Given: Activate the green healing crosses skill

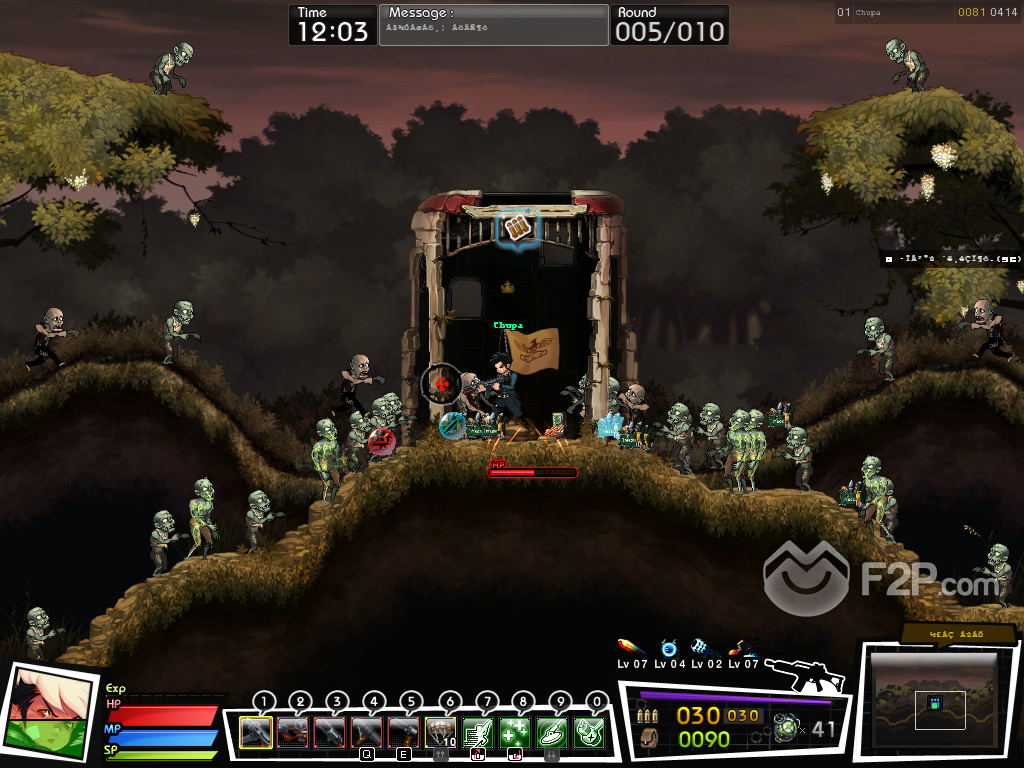Looking at the screenshot, I should click(514, 732).
